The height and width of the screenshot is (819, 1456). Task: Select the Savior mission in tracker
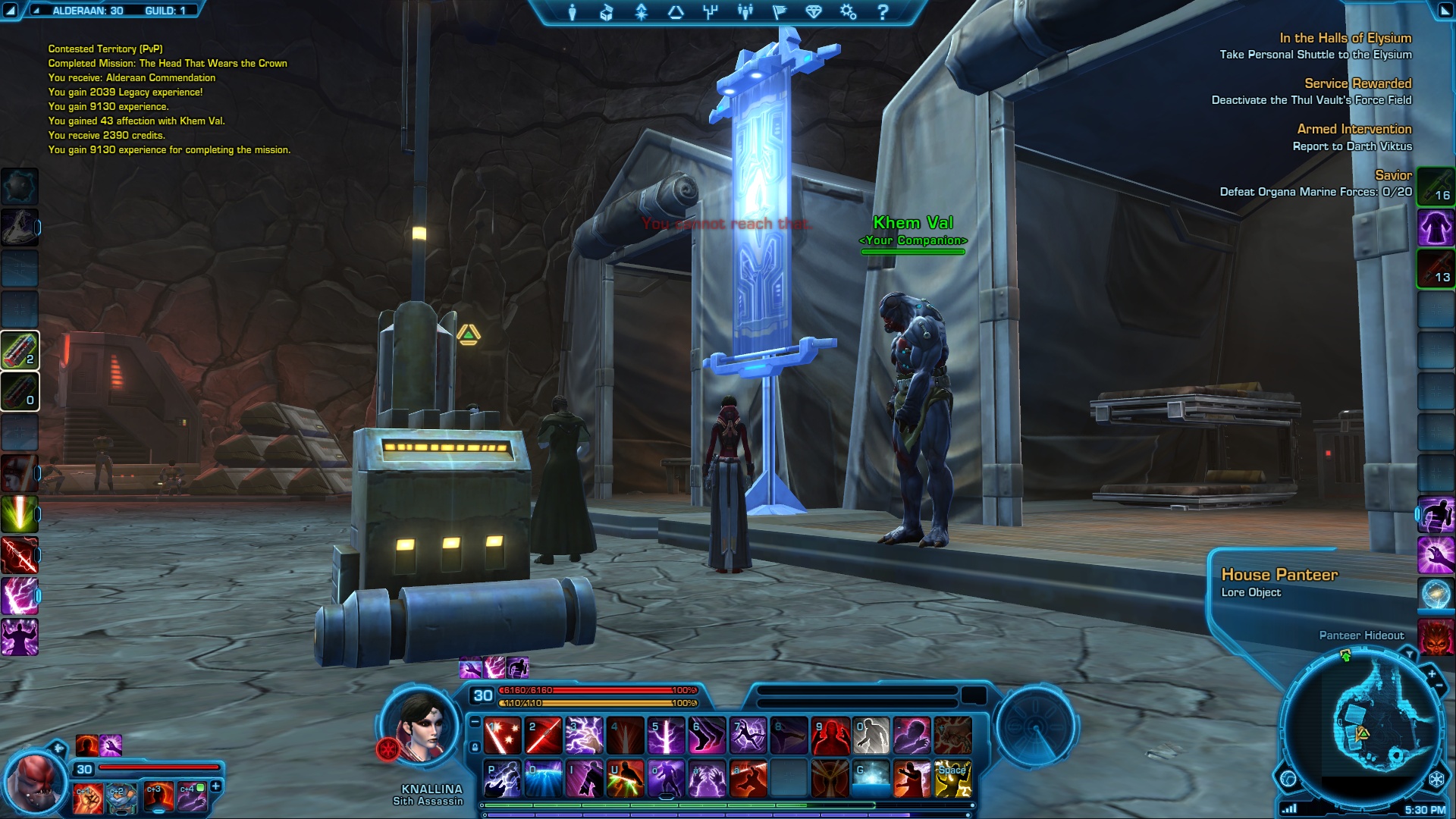(1393, 175)
